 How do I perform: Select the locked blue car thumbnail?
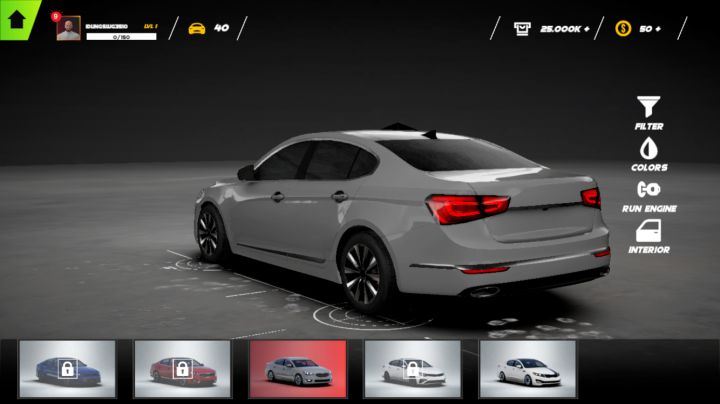[67, 369]
